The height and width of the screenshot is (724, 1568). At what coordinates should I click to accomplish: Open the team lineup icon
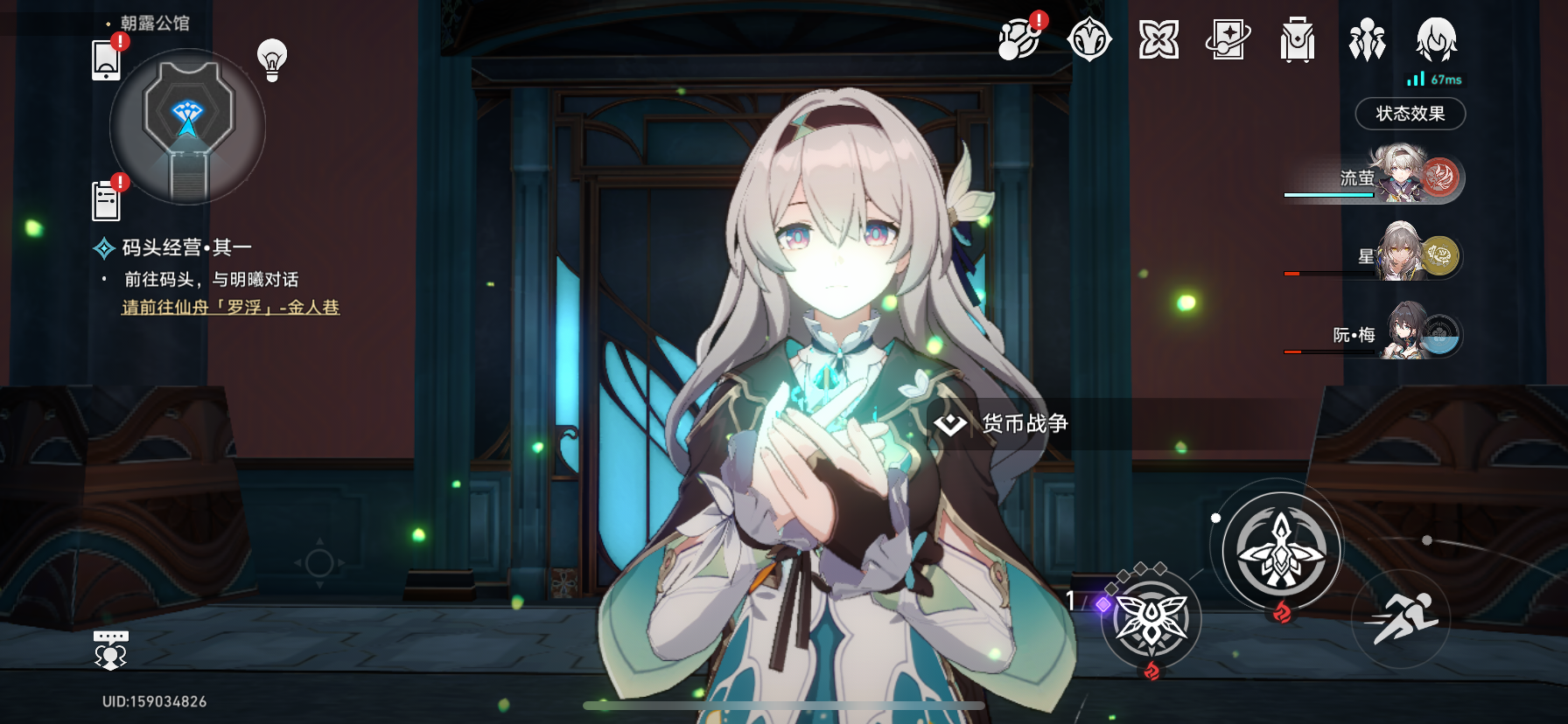point(1367,40)
